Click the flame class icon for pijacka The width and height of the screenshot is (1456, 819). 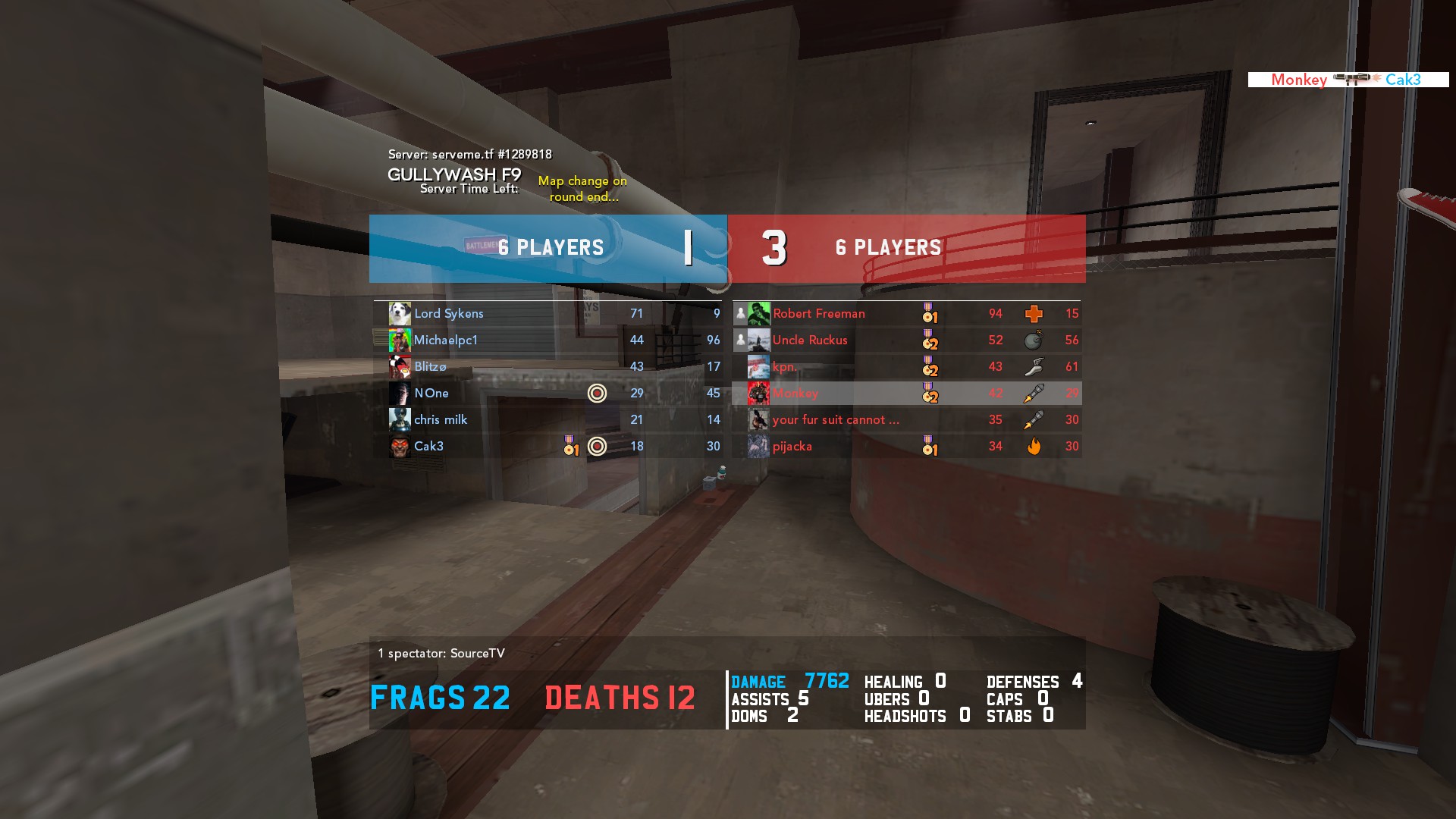tap(1034, 447)
